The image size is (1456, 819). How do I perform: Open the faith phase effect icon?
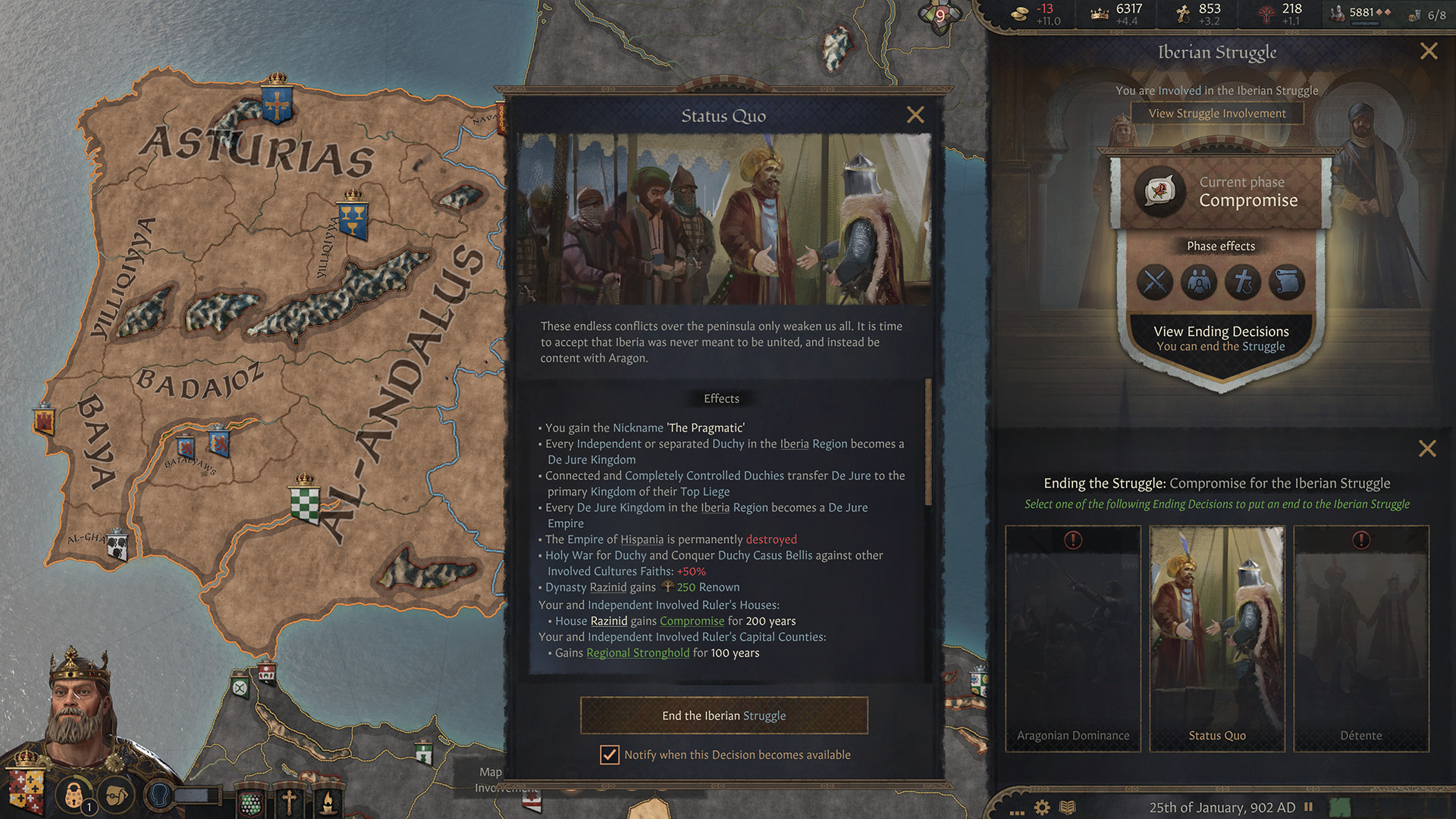pyautogui.click(x=1242, y=282)
